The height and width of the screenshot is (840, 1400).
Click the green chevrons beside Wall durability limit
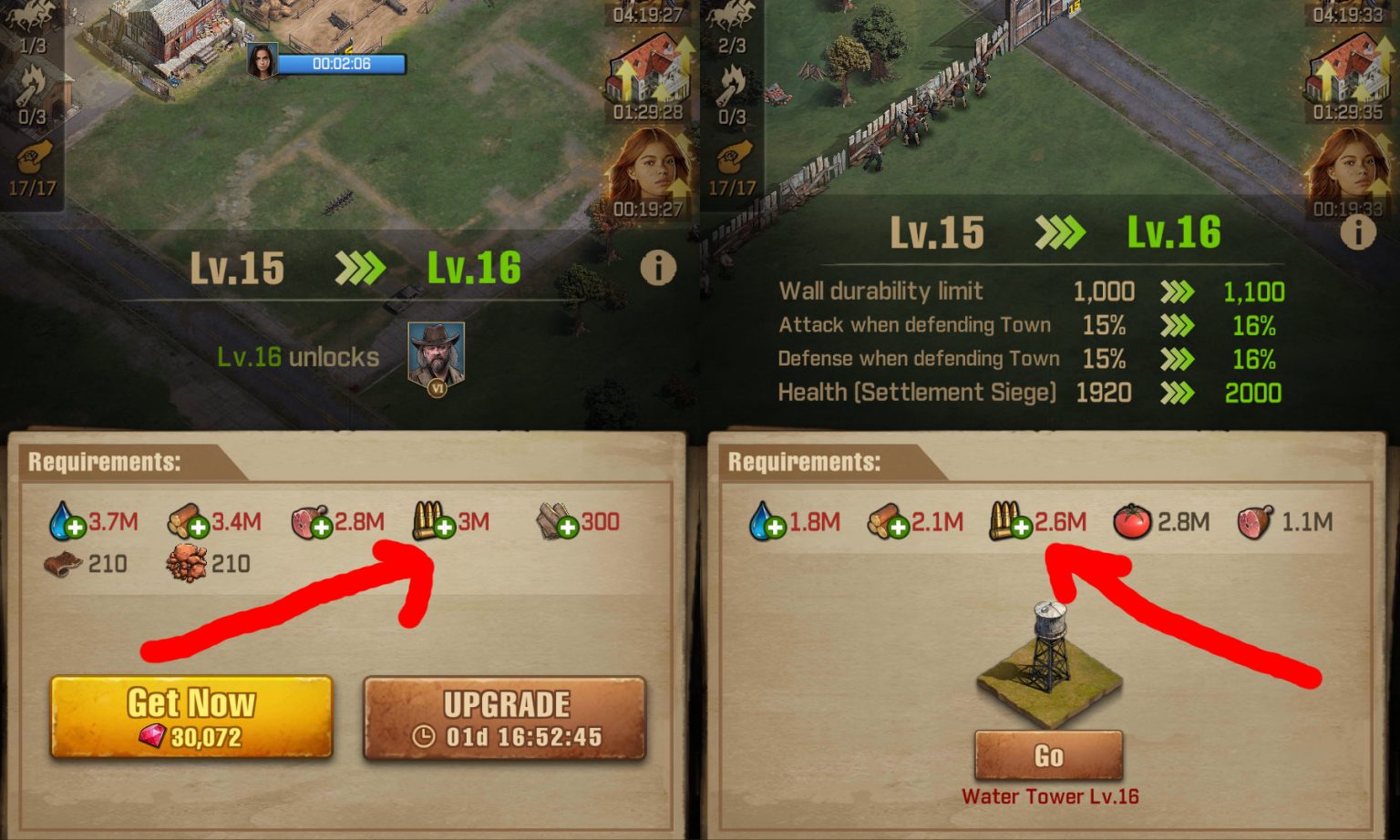click(1178, 292)
